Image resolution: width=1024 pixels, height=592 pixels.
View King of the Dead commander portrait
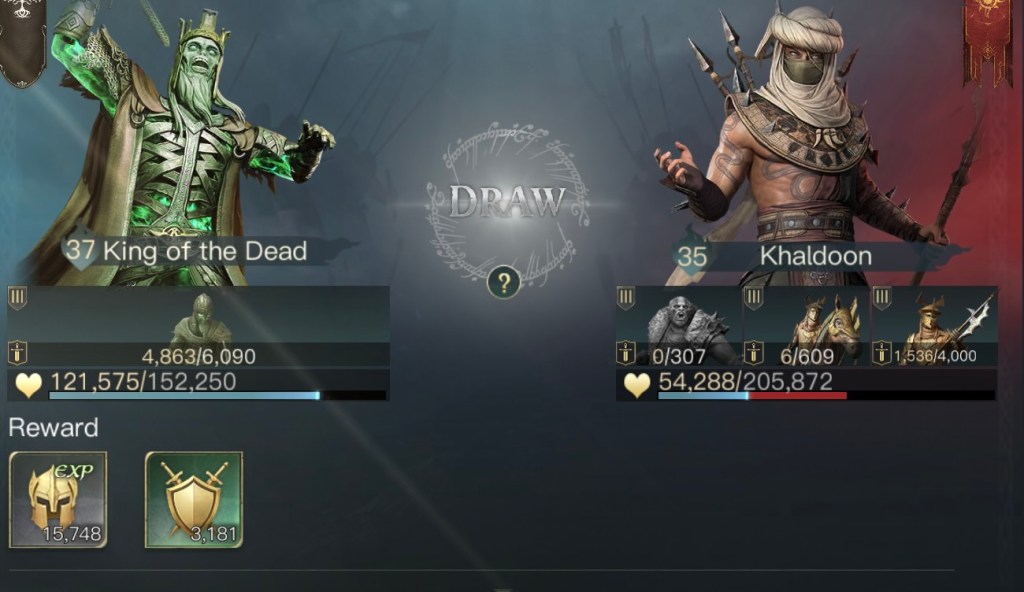point(200,130)
